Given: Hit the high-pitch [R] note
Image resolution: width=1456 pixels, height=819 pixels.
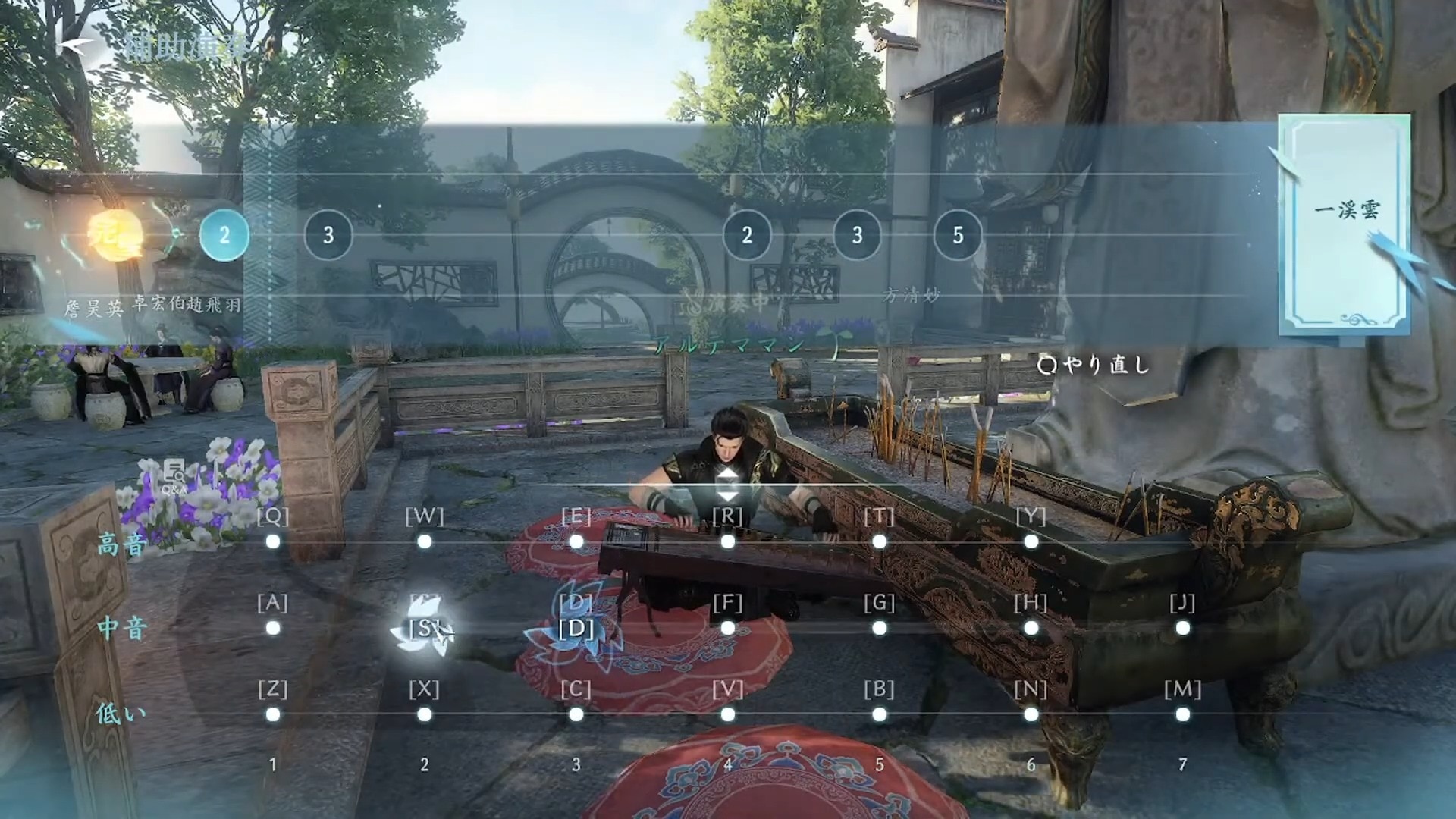Looking at the screenshot, I should (x=728, y=541).
